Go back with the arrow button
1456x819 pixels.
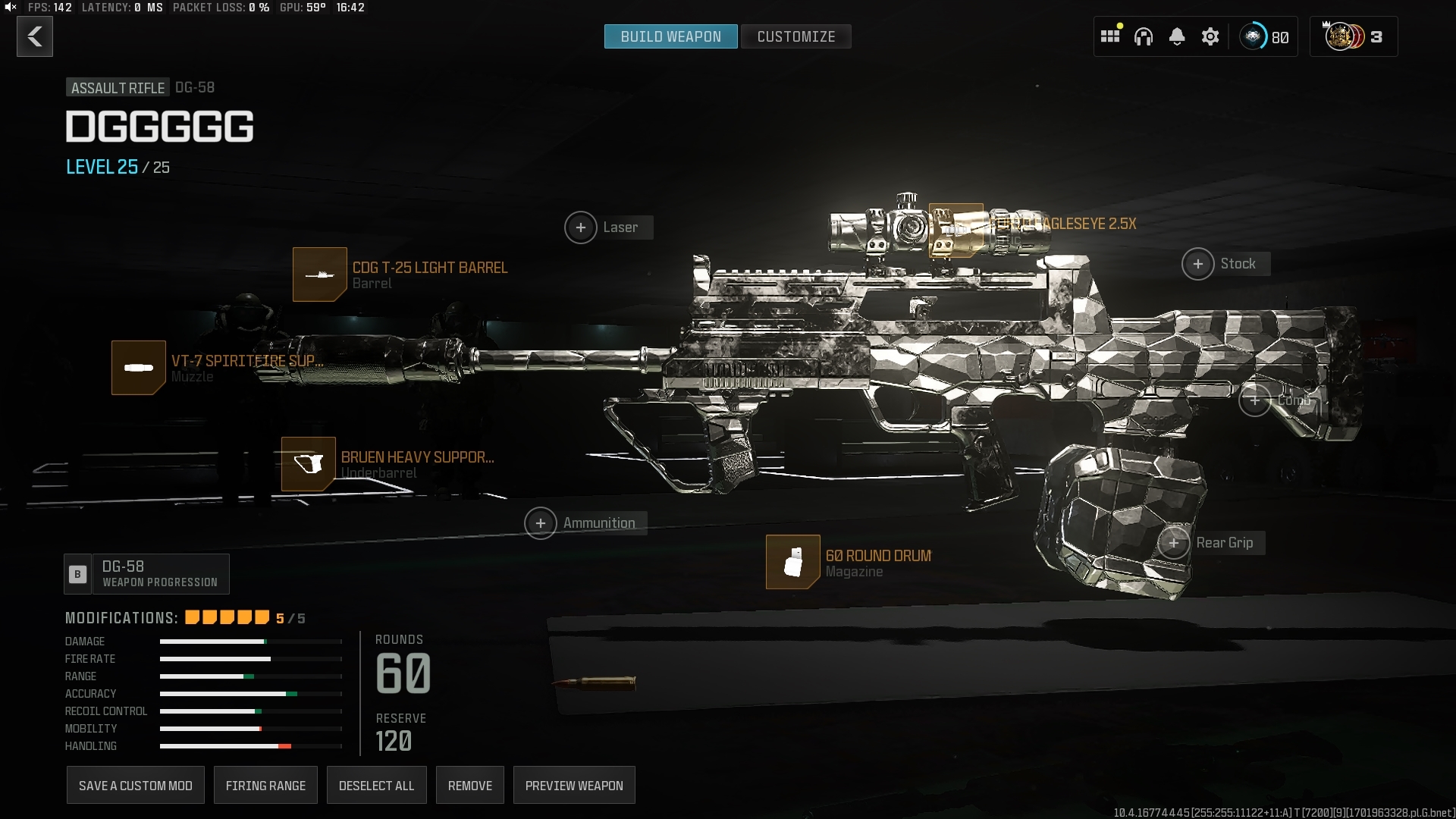point(35,36)
